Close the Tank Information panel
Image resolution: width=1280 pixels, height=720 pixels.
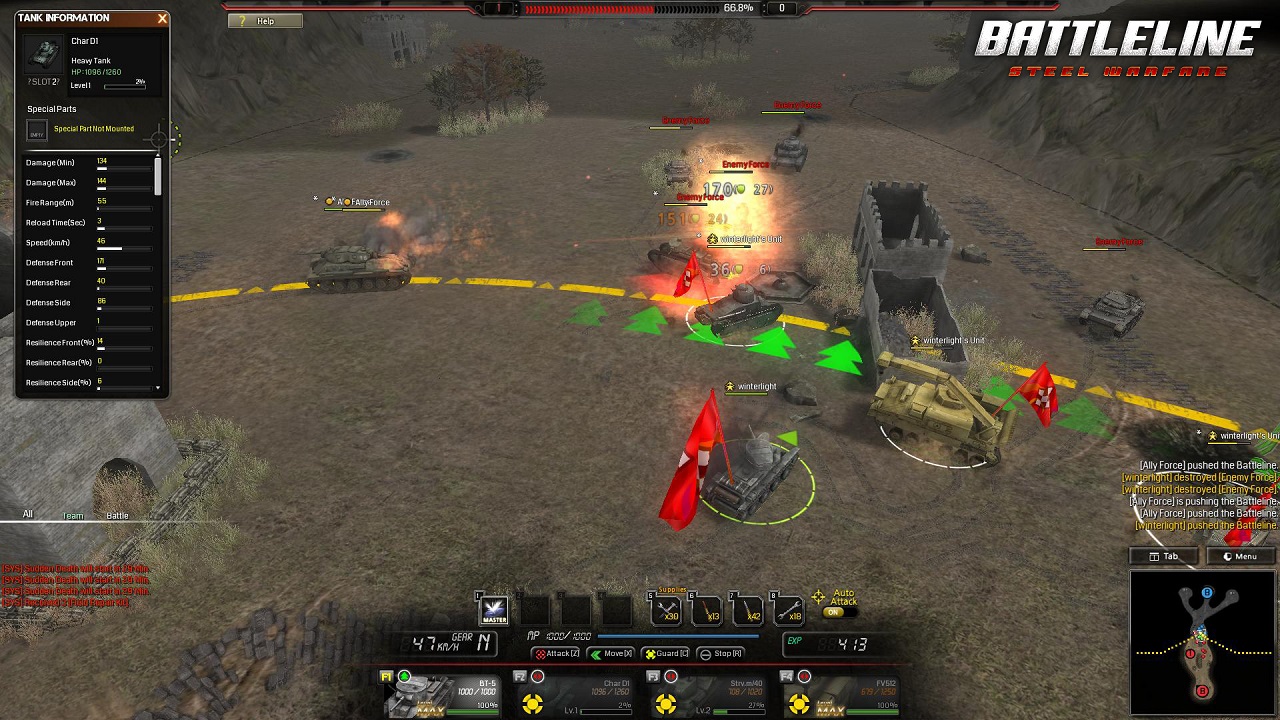(x=162, y=18)
